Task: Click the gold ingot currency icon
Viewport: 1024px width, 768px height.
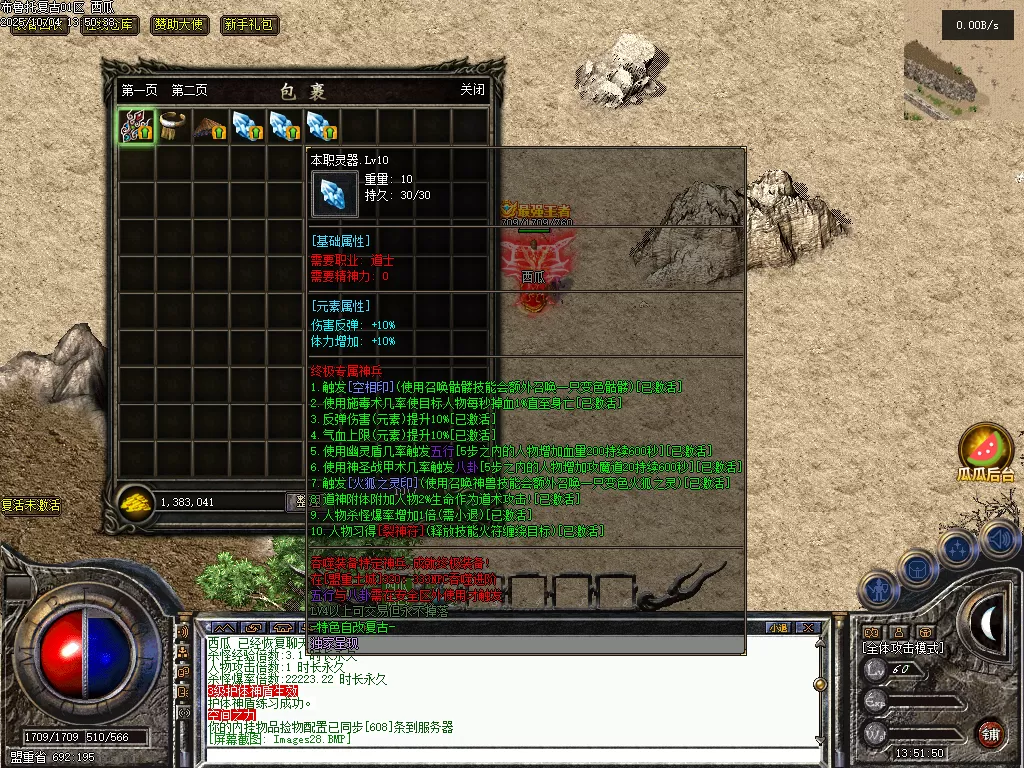Action: click(134, 503)
